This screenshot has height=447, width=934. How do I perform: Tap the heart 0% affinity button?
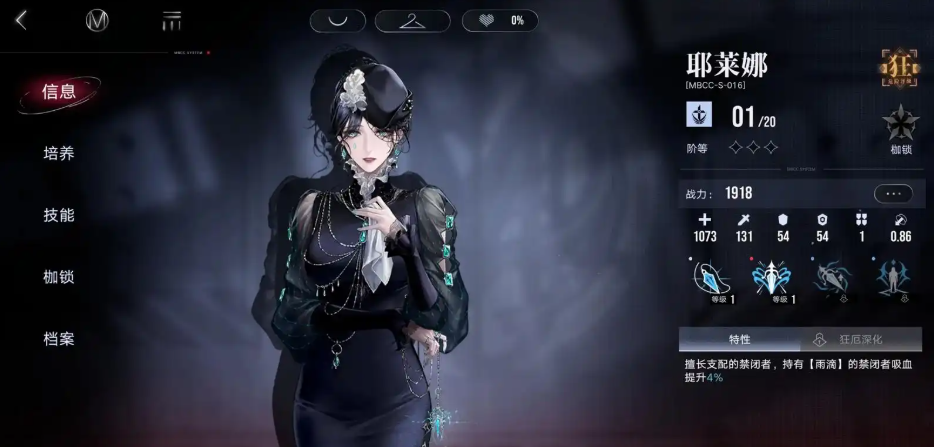coord(500,20)
